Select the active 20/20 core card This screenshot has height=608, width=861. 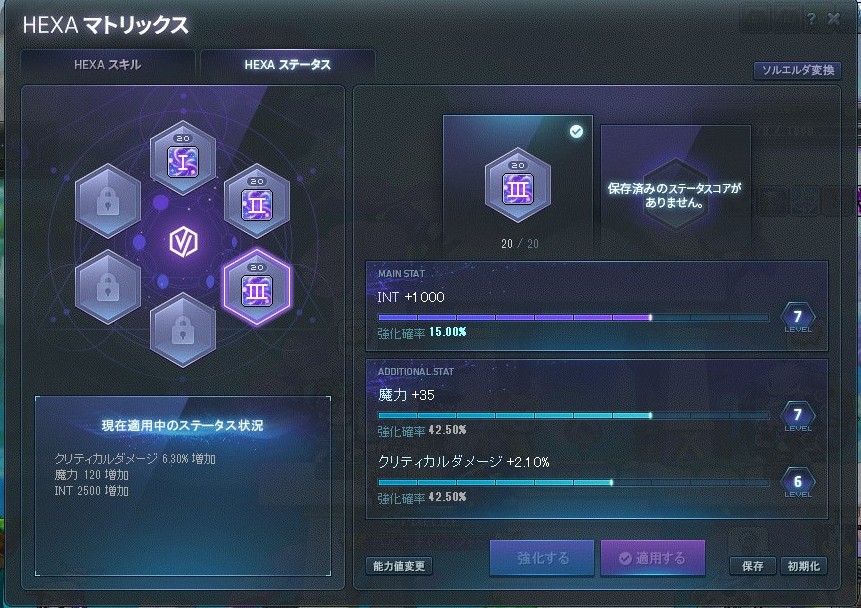click(517, 187)
